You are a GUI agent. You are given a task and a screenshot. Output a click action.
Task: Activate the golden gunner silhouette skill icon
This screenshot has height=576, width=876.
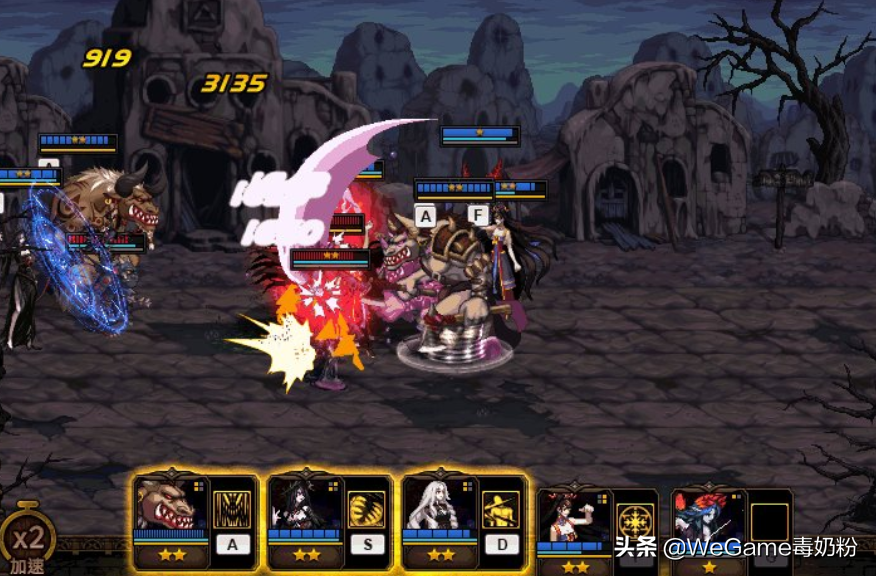(501, 509)
